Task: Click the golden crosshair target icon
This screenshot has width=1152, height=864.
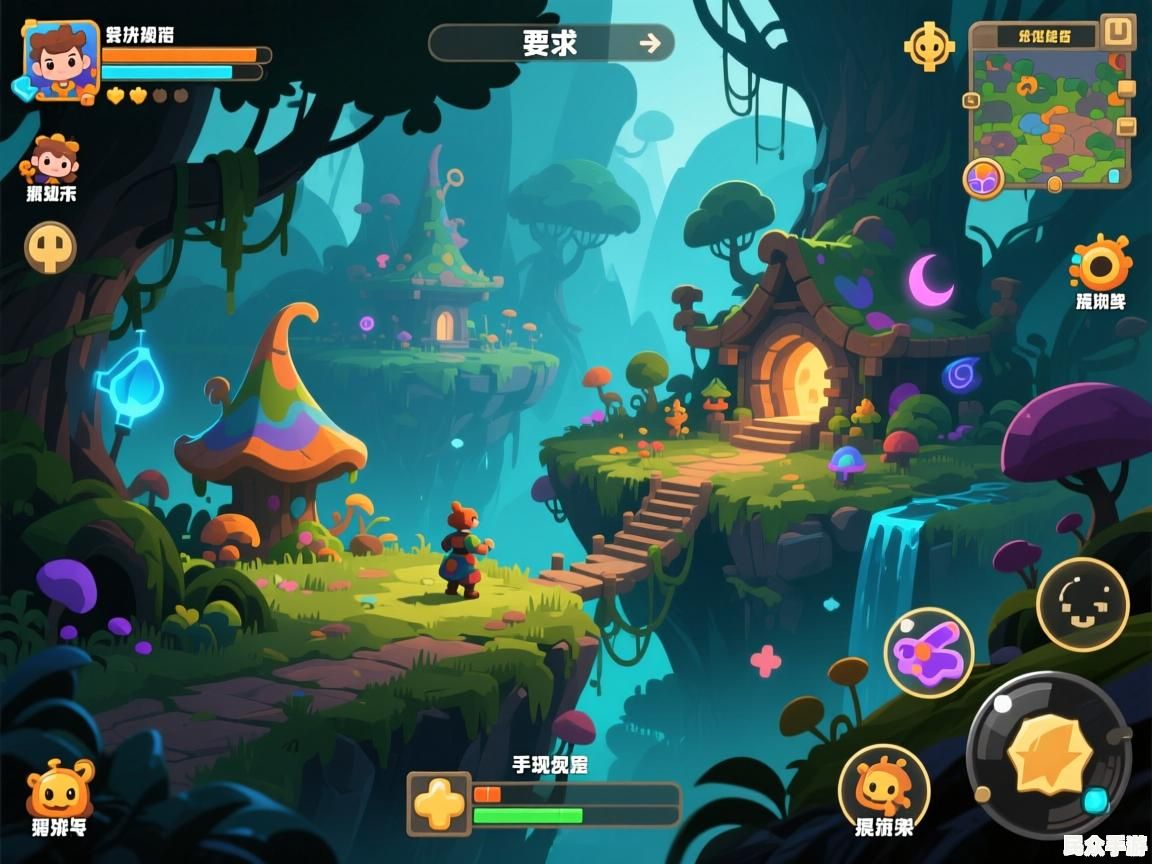Action: coord(929,46)
